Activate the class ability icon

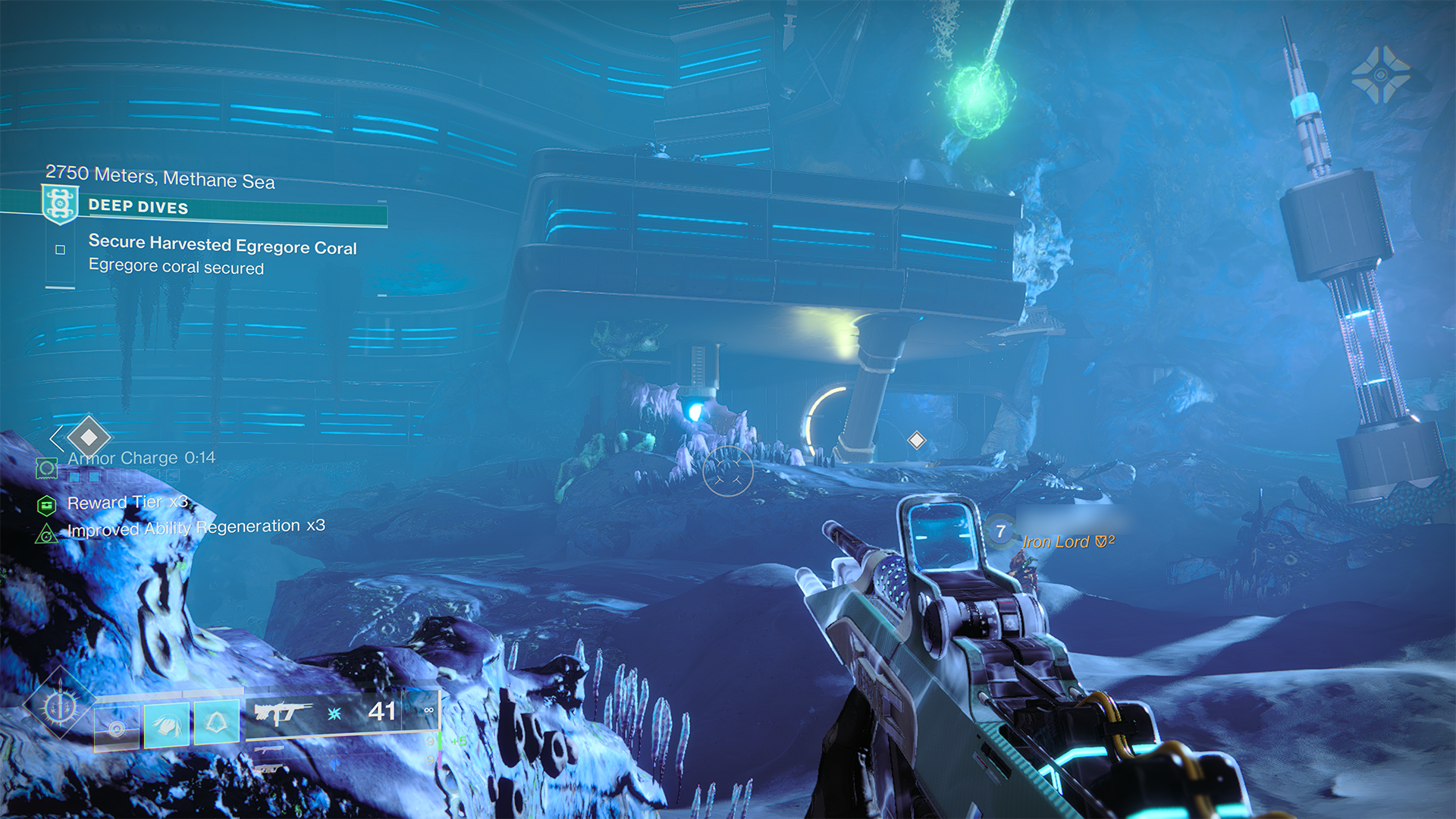pos(217,722)
